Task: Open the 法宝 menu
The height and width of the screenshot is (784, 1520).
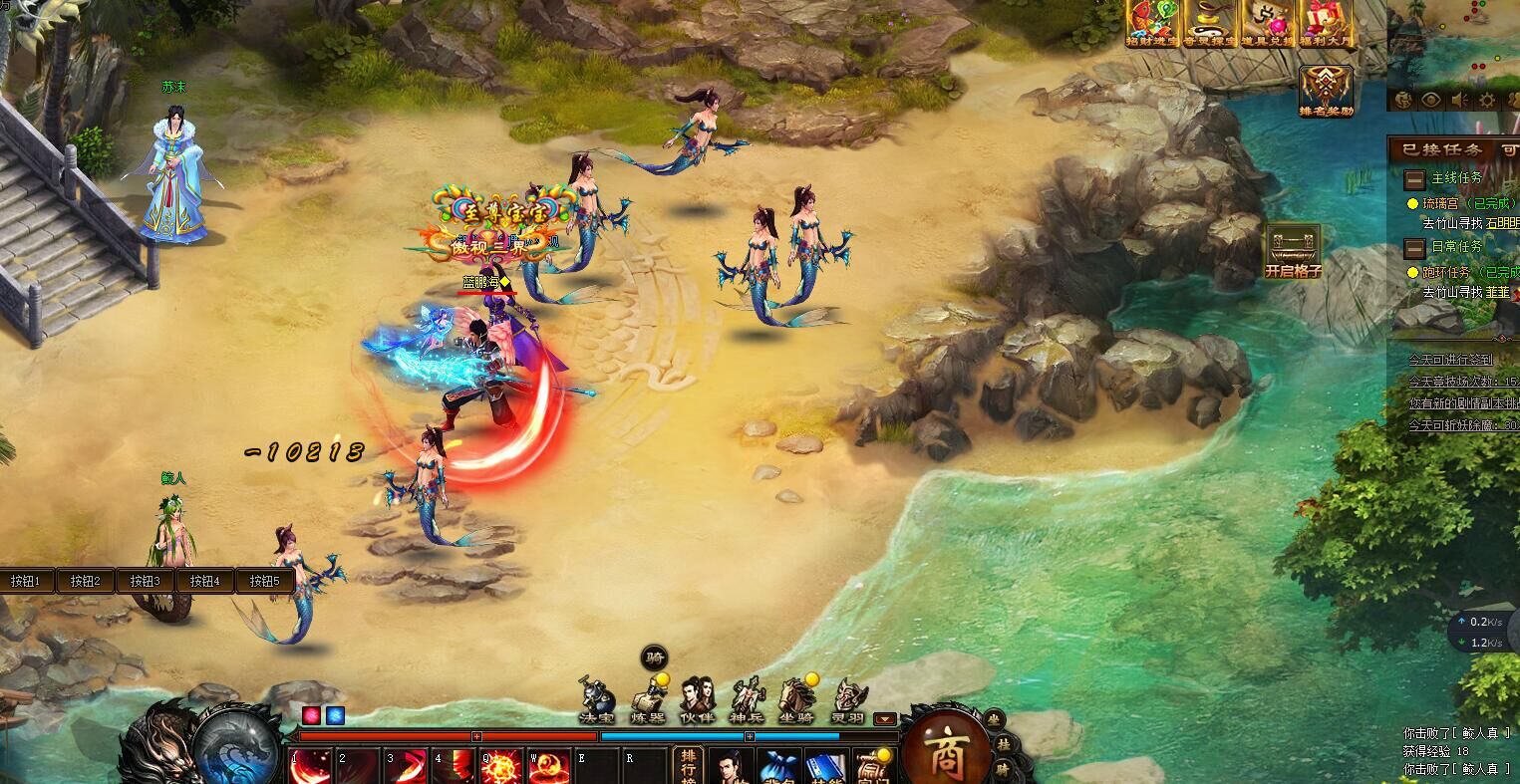Action: tap(596, 699)
